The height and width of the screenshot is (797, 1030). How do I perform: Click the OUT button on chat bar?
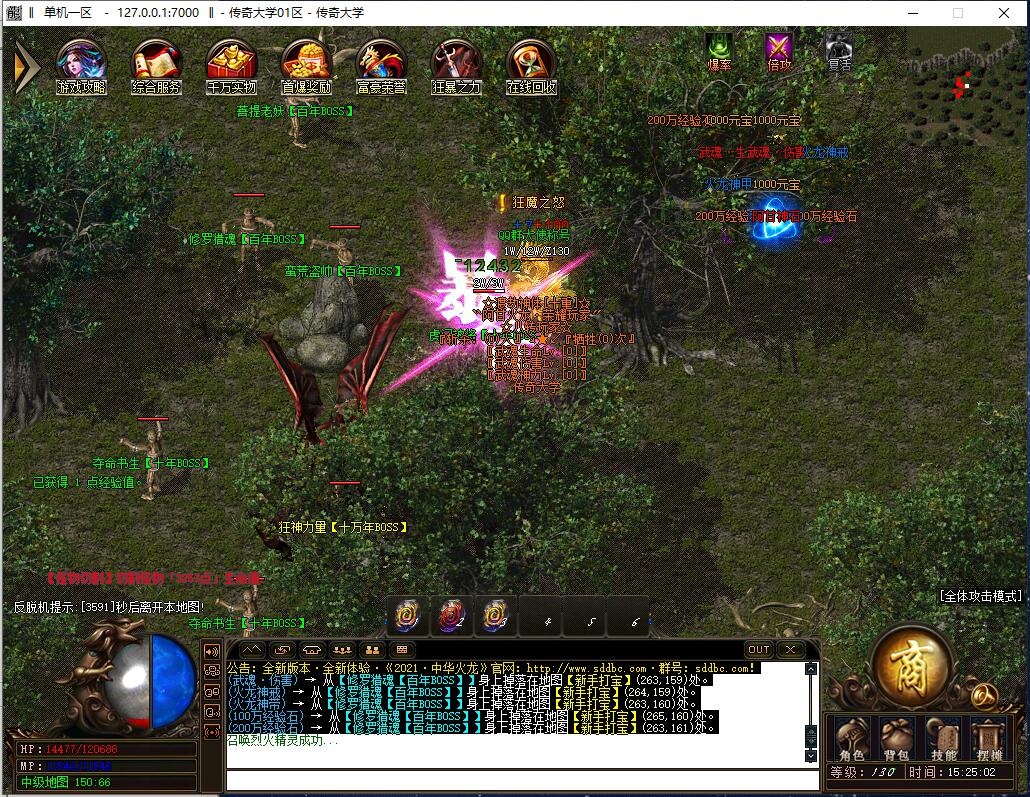pyautogui.click(x=759, y=649)
